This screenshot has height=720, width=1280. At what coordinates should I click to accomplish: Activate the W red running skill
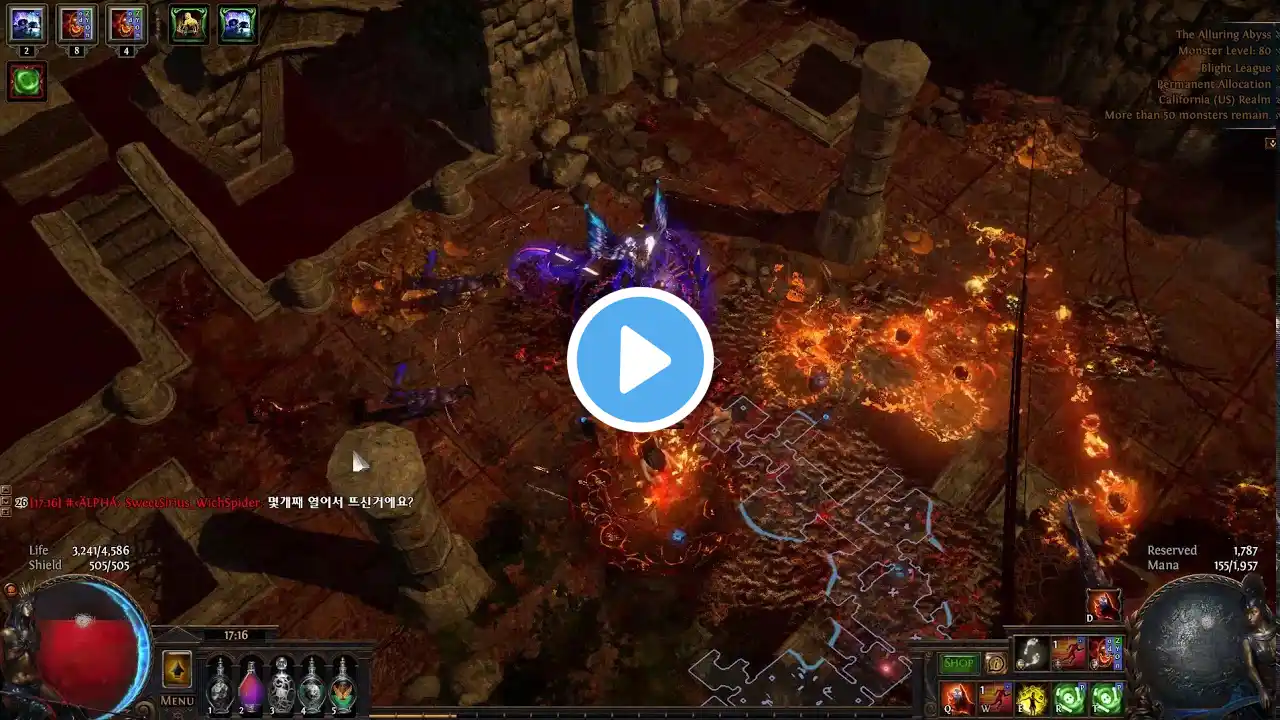pos(995,698)
